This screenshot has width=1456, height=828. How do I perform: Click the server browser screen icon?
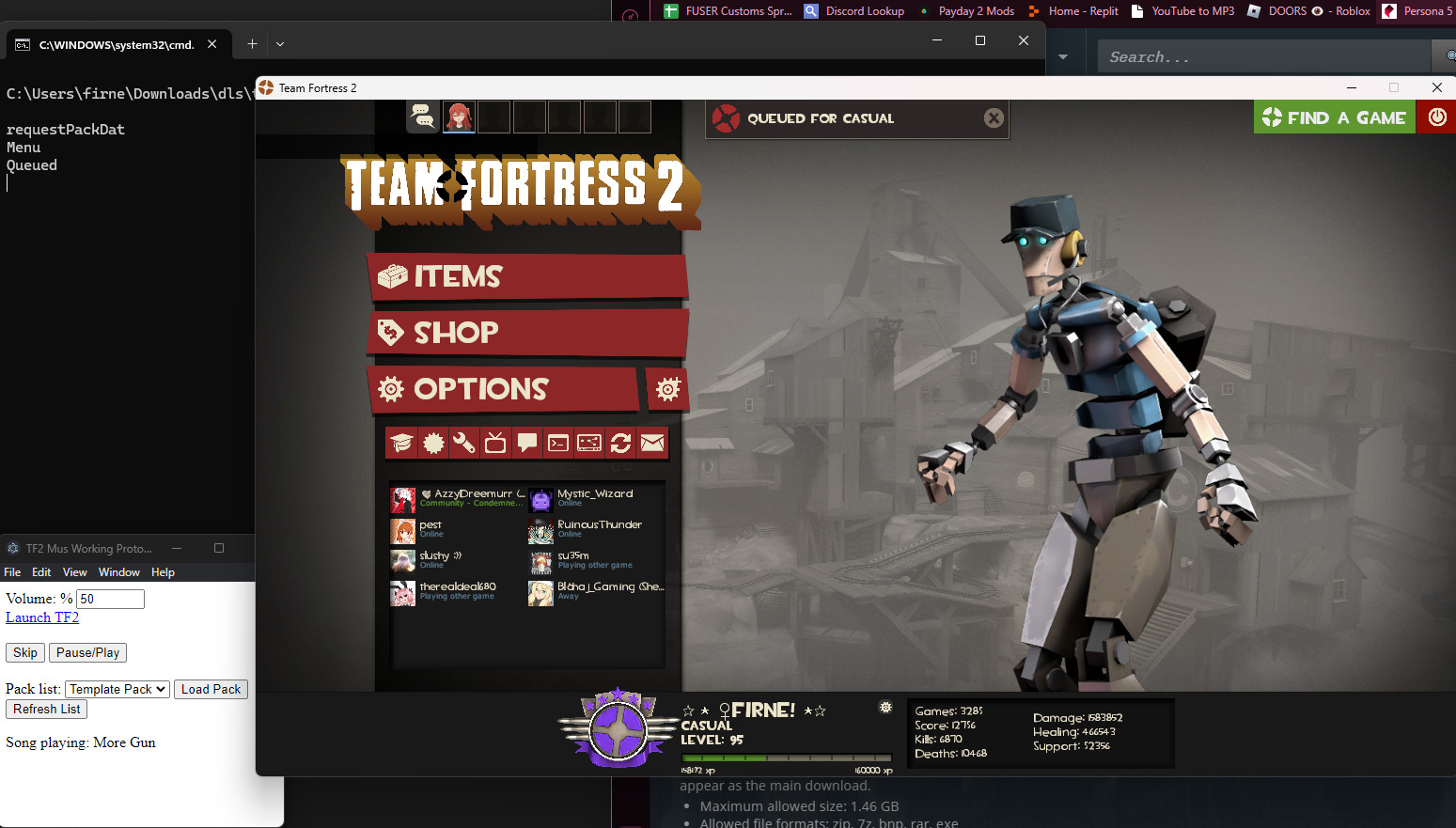click(589, 443)
